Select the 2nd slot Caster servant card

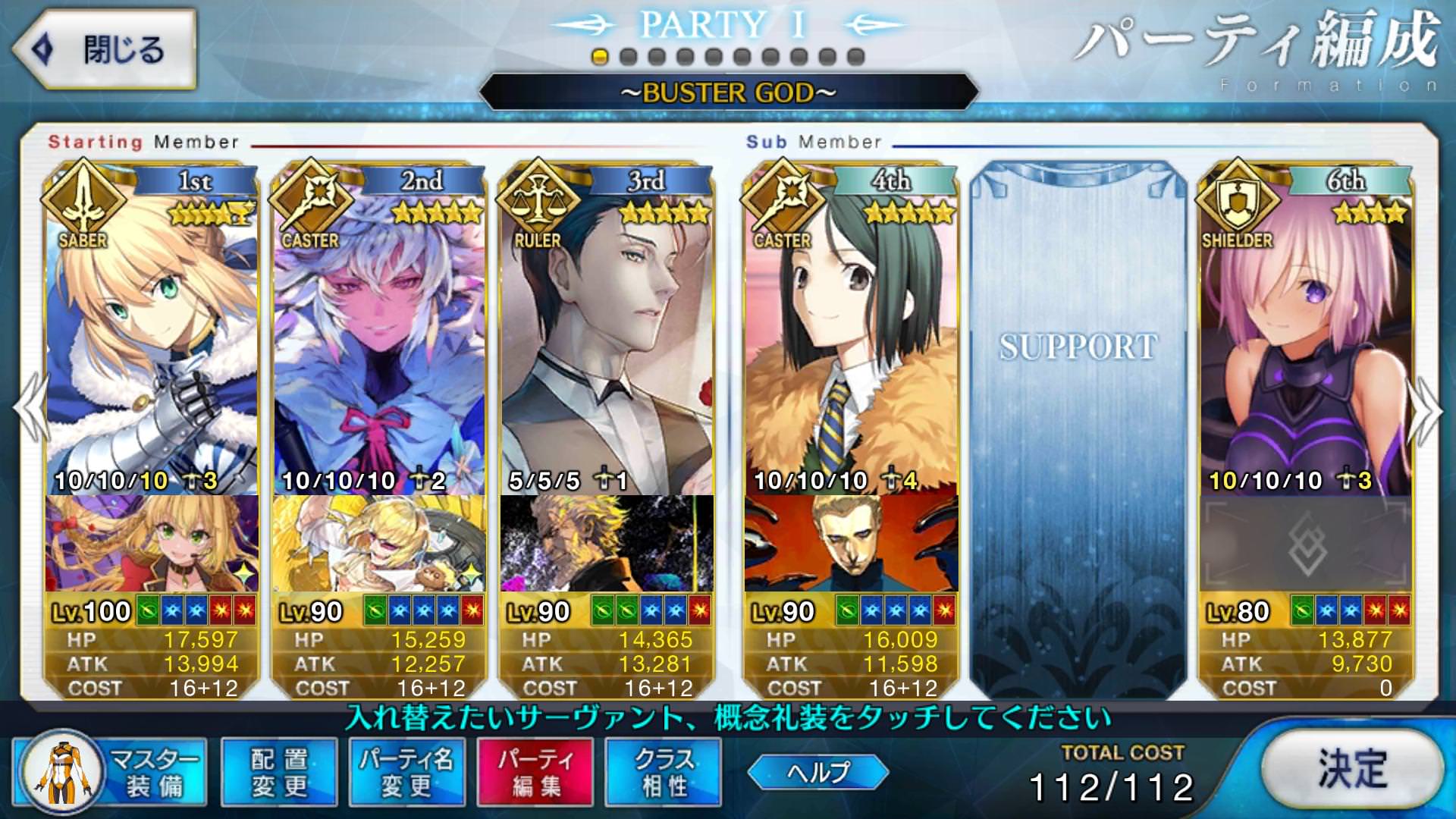tap(379, 334)
